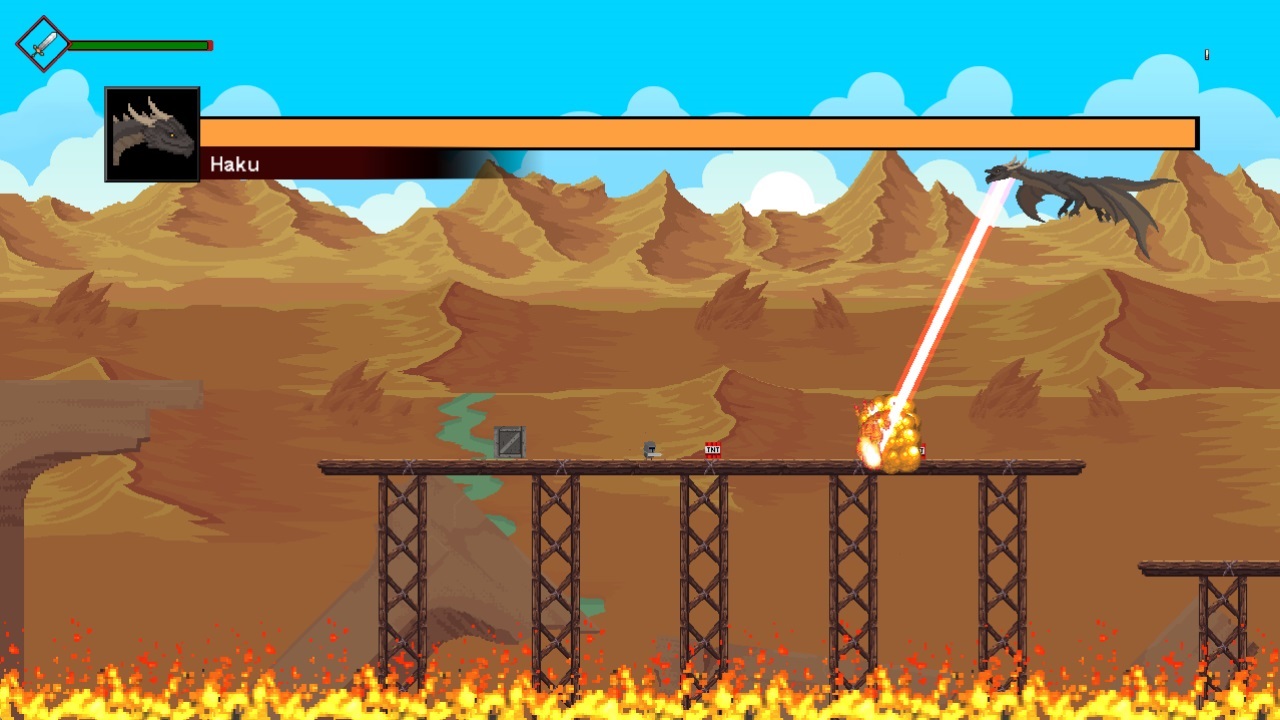1280x720 pixels.
Task: Click the TNT crate on the bridge
Action: pos(711,450)
